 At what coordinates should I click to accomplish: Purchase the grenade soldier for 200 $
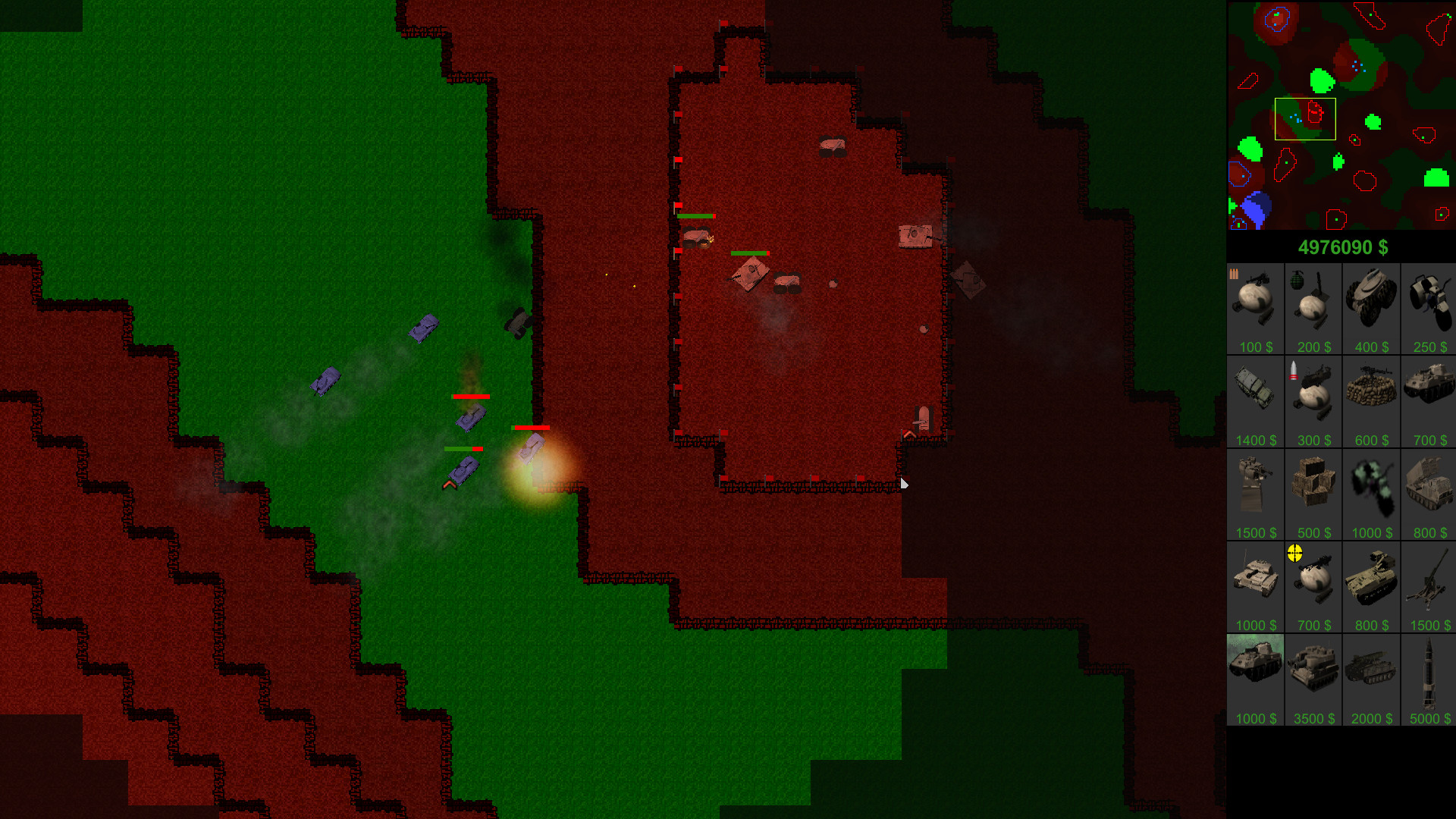coord(1313,303)
